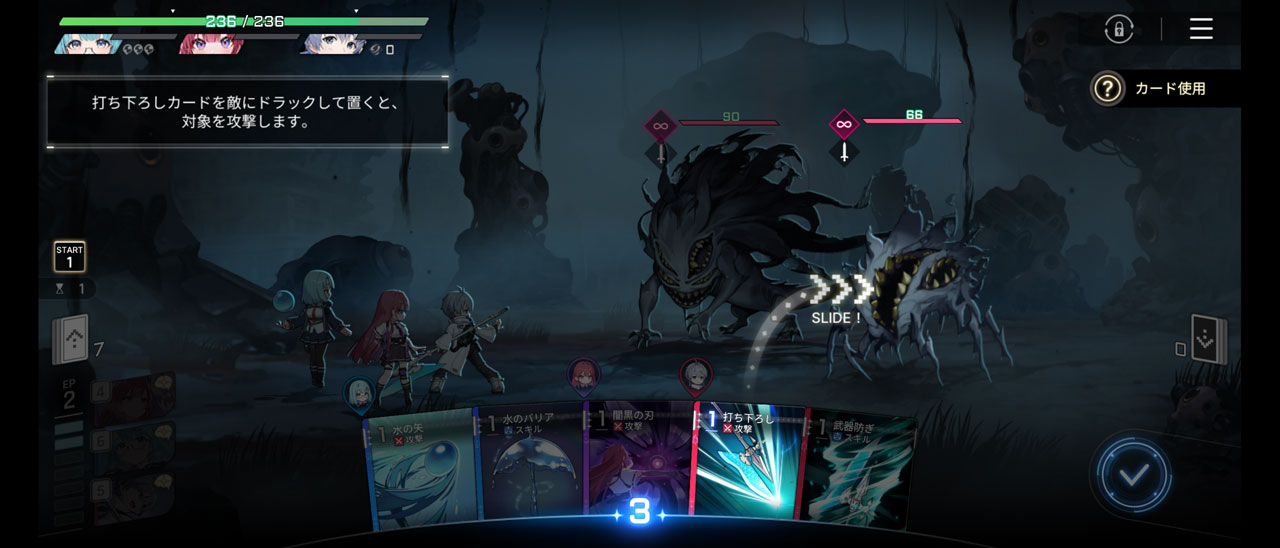Screen dimensions: 1280x548
Task: Toggle the rotation lock icon
Action: point(1119,29)
